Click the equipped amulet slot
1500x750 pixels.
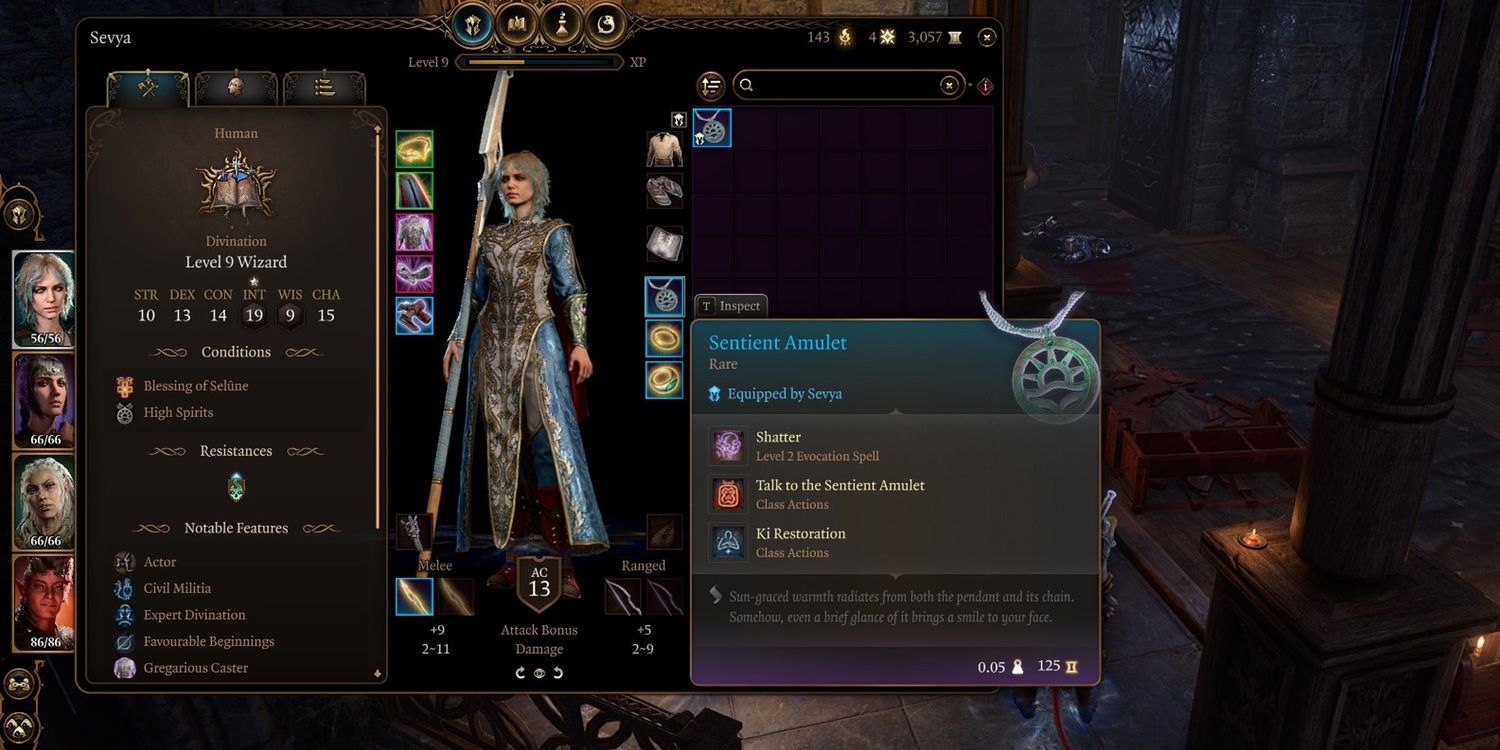pos(664,296)
